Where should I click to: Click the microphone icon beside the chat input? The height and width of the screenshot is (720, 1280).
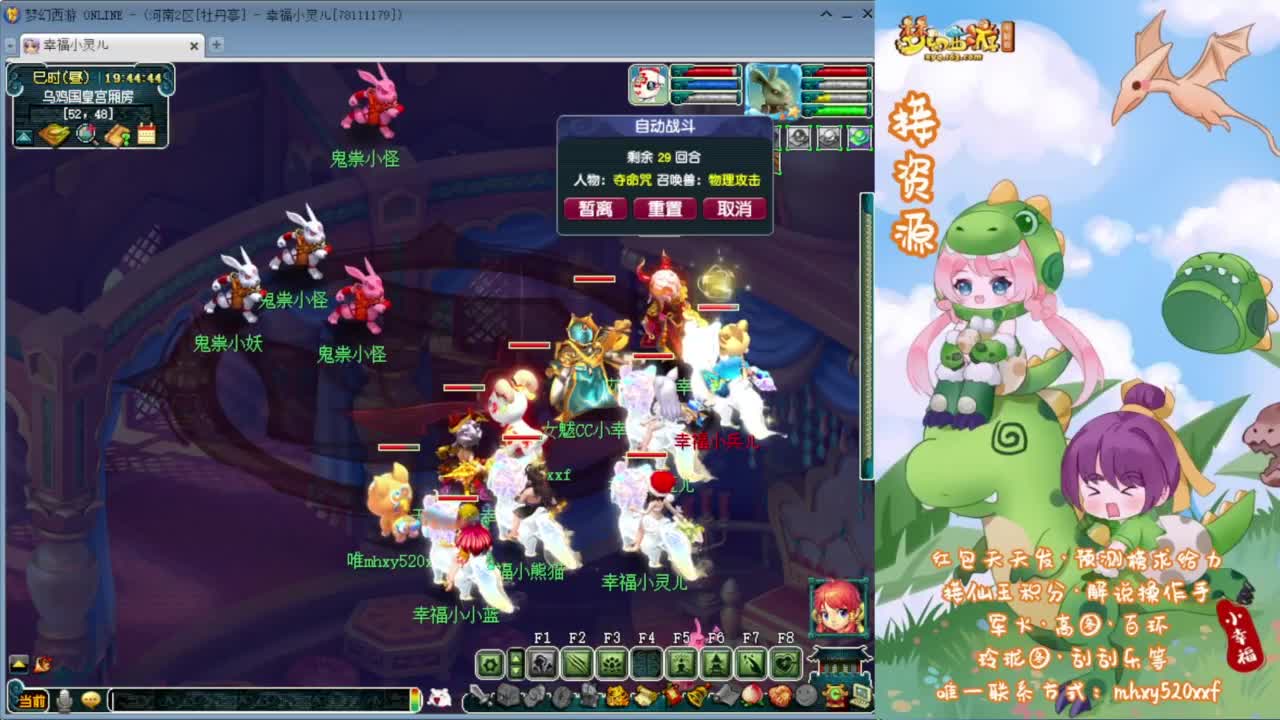pyautogui.click(x=63, y=701)
